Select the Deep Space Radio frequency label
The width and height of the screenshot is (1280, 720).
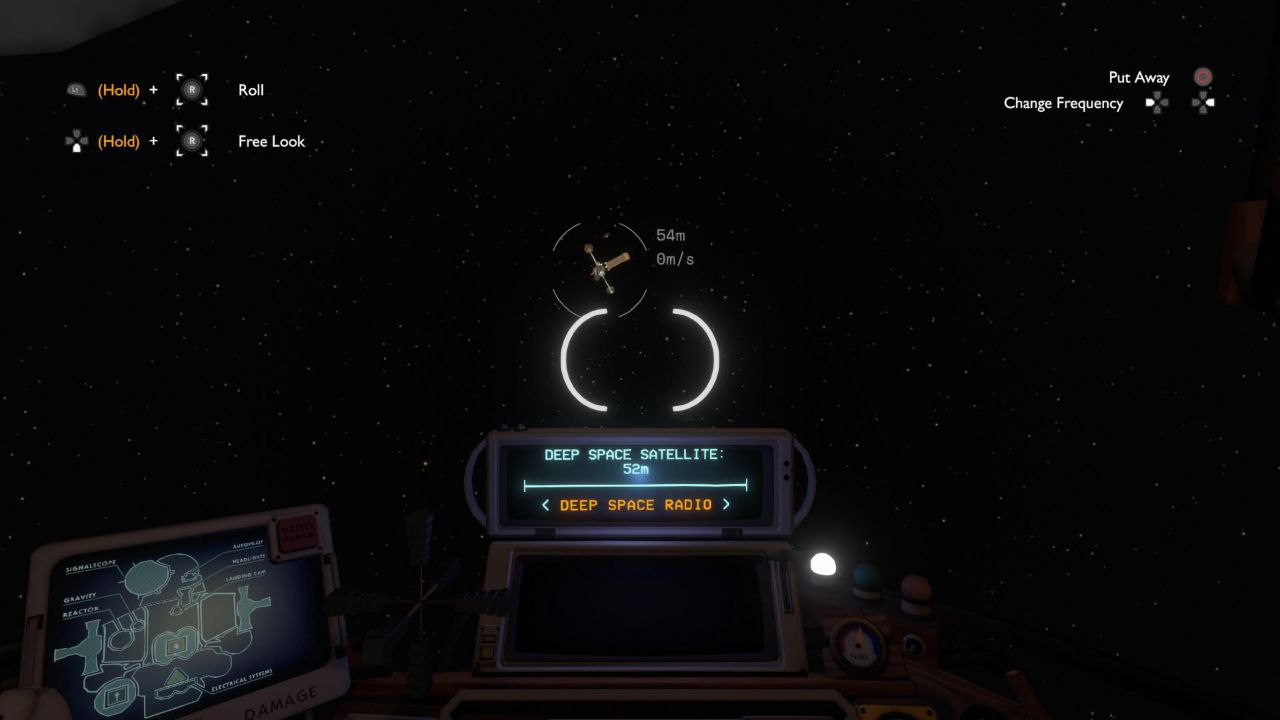[633, 505]
